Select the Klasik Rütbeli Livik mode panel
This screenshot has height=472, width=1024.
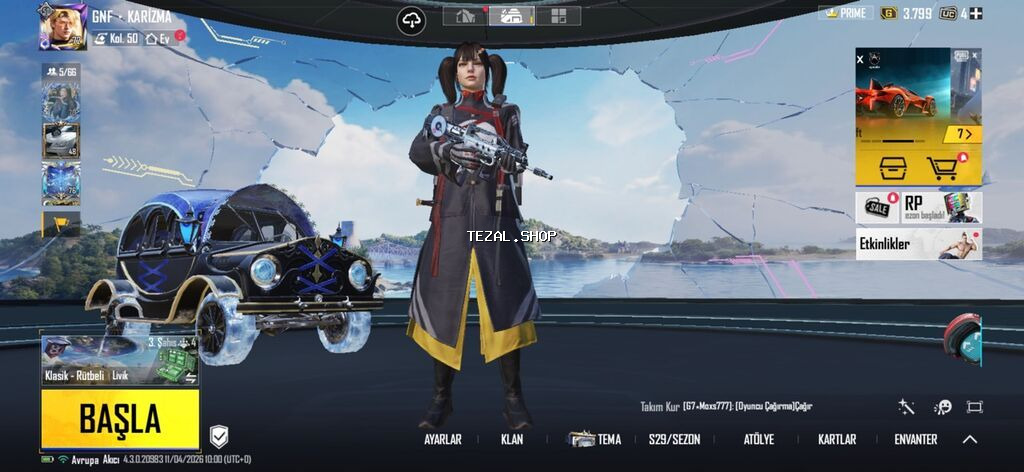coord(120,362)
